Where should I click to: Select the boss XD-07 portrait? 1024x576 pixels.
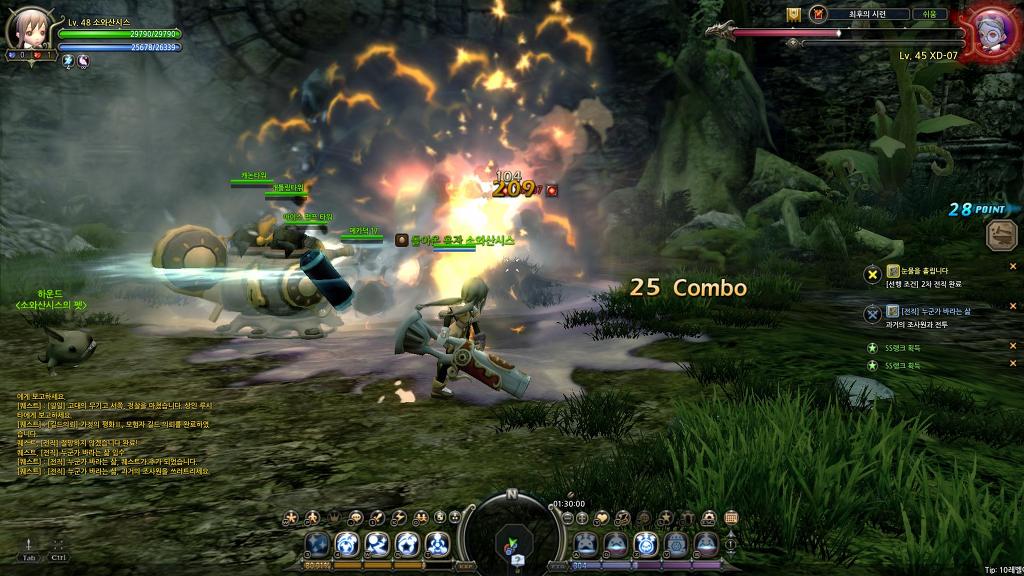click(x=993, y=29)
